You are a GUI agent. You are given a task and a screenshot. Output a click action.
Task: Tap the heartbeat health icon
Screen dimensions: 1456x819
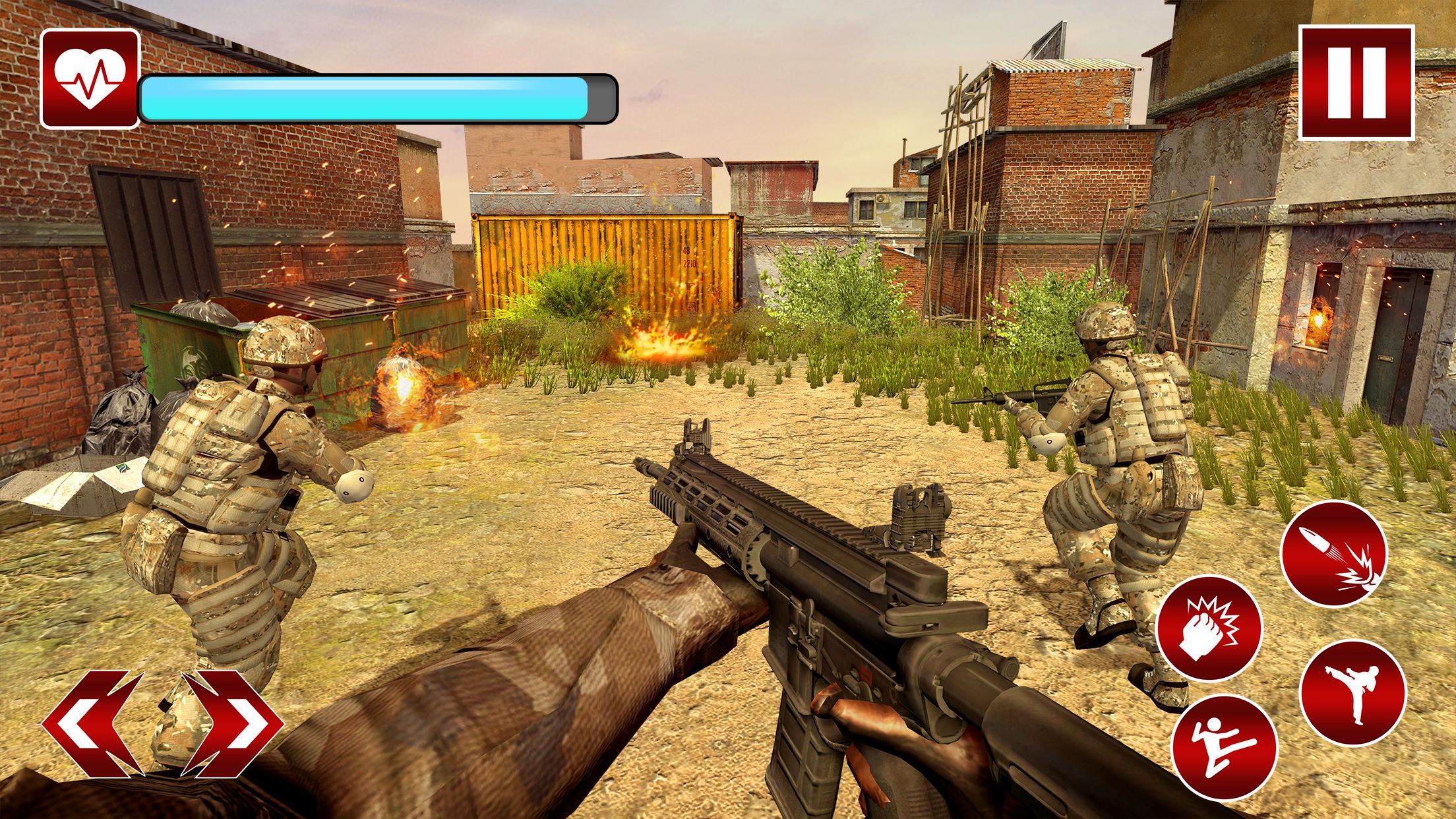pyautogui.click(x=88, y=79)
